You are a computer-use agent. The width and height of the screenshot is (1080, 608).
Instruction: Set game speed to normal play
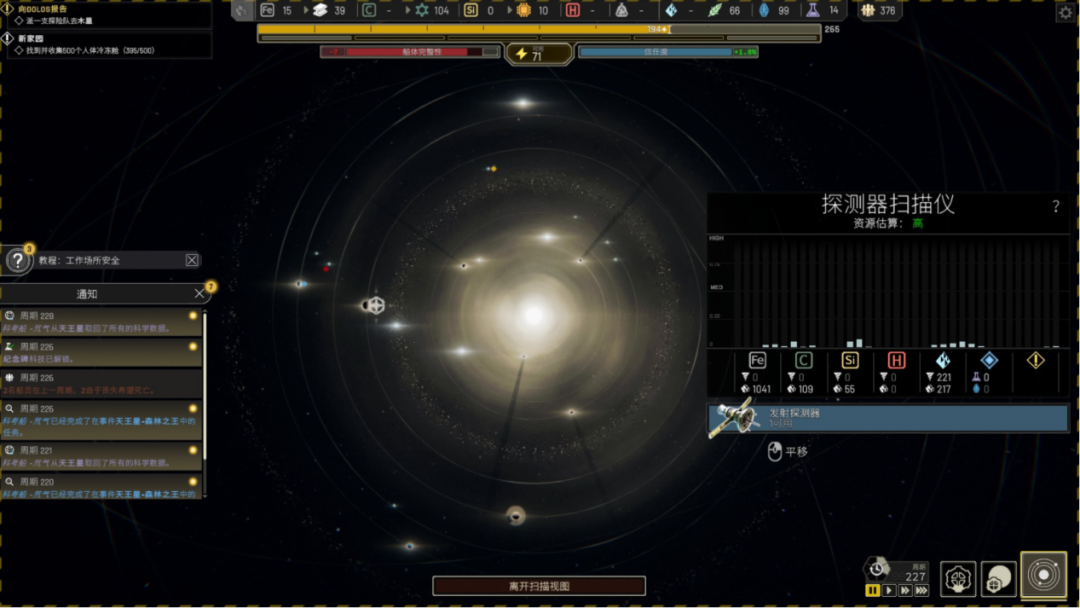click(889, 591)
